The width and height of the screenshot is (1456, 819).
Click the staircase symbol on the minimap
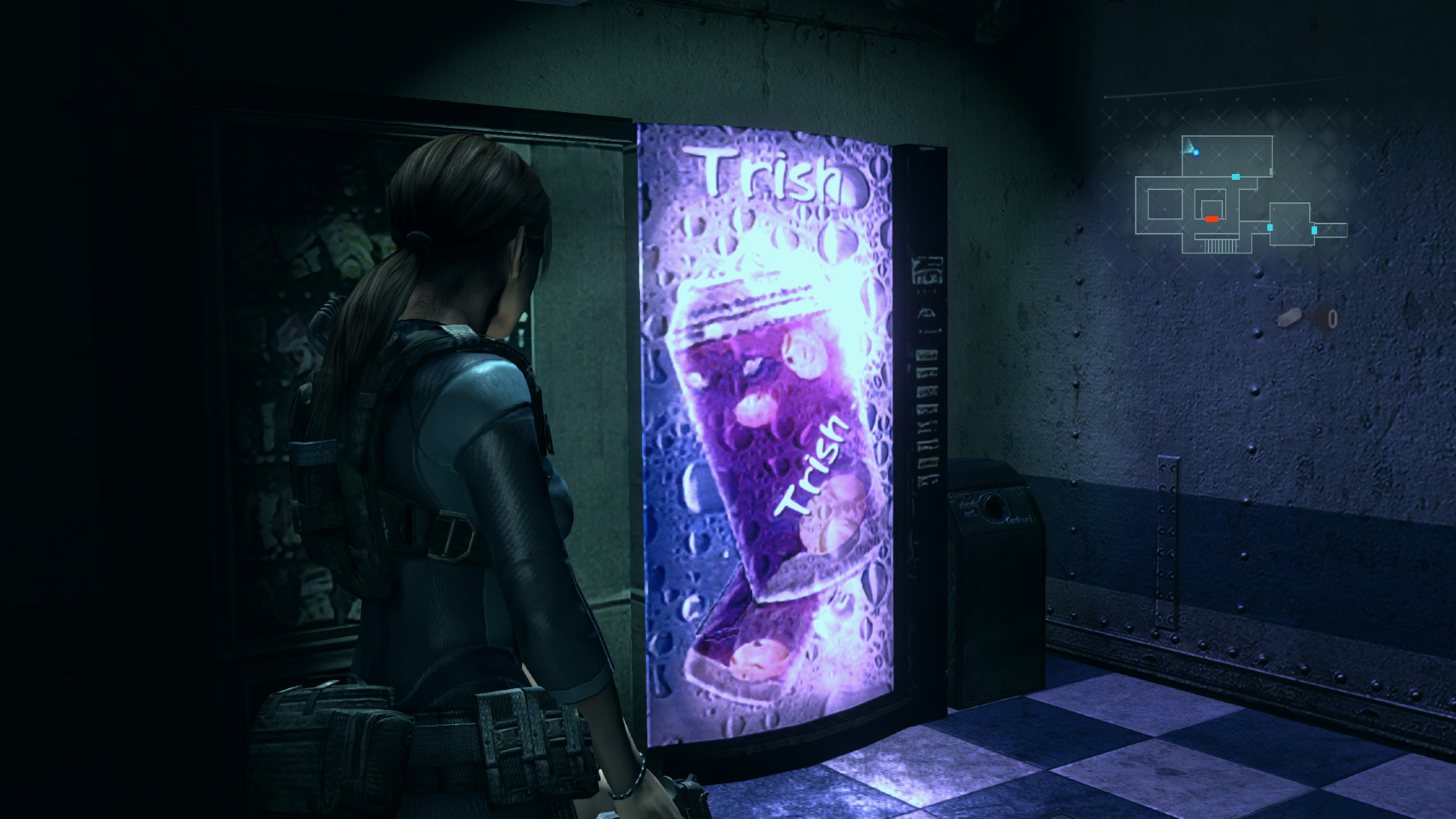tap(1220, 245)
